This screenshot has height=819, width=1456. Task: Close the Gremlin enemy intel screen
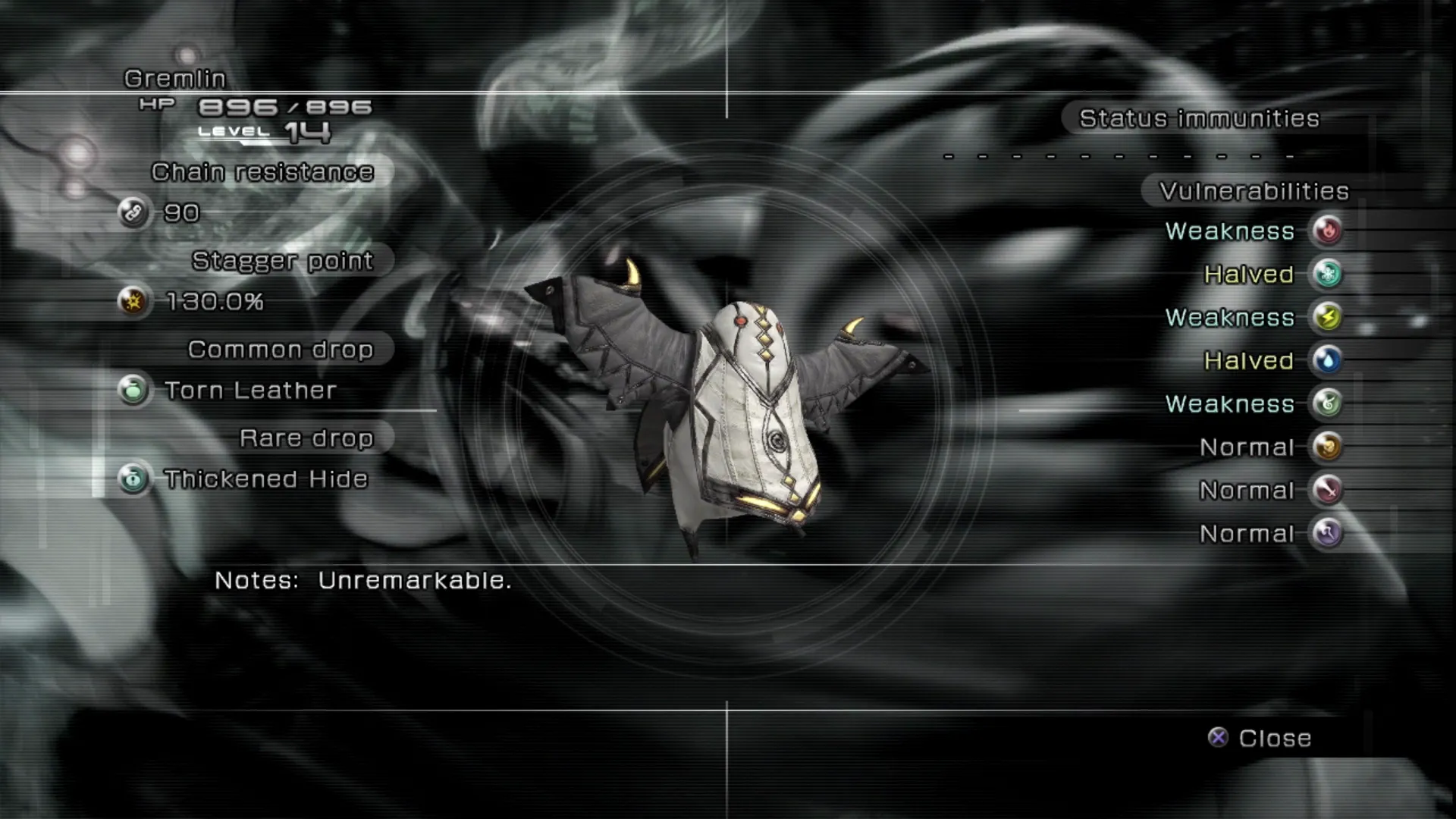point(1260,738)
